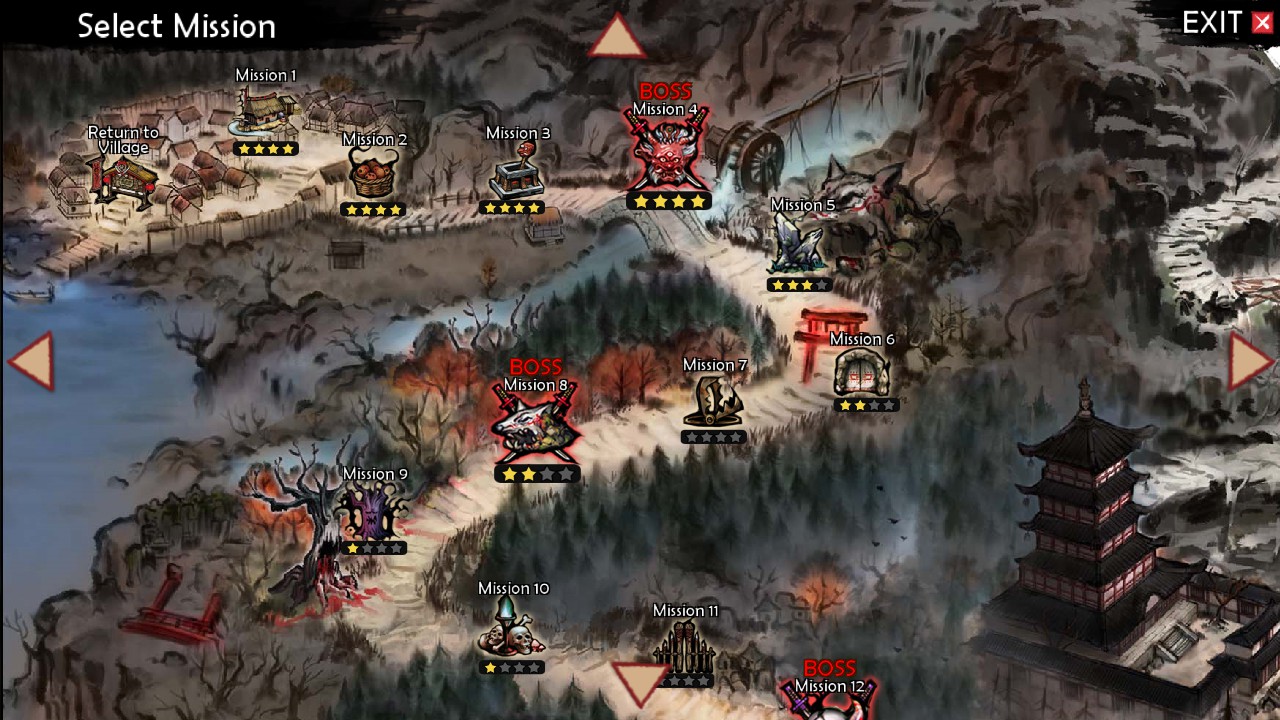Move the map with the left arrow
Image resolution: width=1280 pixels, height=720 pixels.
32,360
